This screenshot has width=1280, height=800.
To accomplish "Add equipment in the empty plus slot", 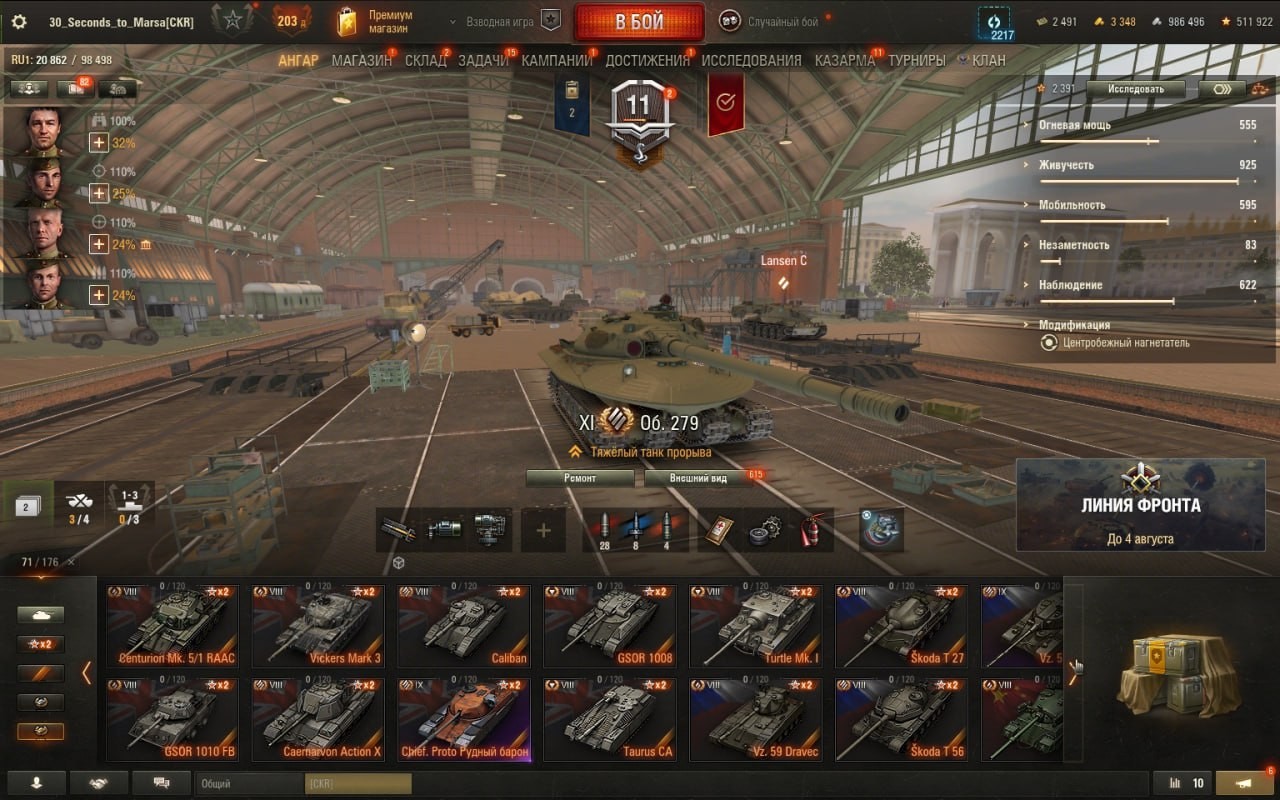I will 543,530.
